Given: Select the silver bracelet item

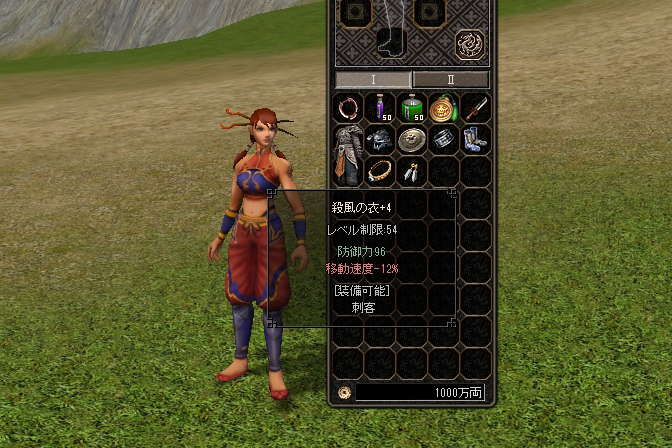Looking at the screenshot, I should pyautogui.click(x=444, y=139).
